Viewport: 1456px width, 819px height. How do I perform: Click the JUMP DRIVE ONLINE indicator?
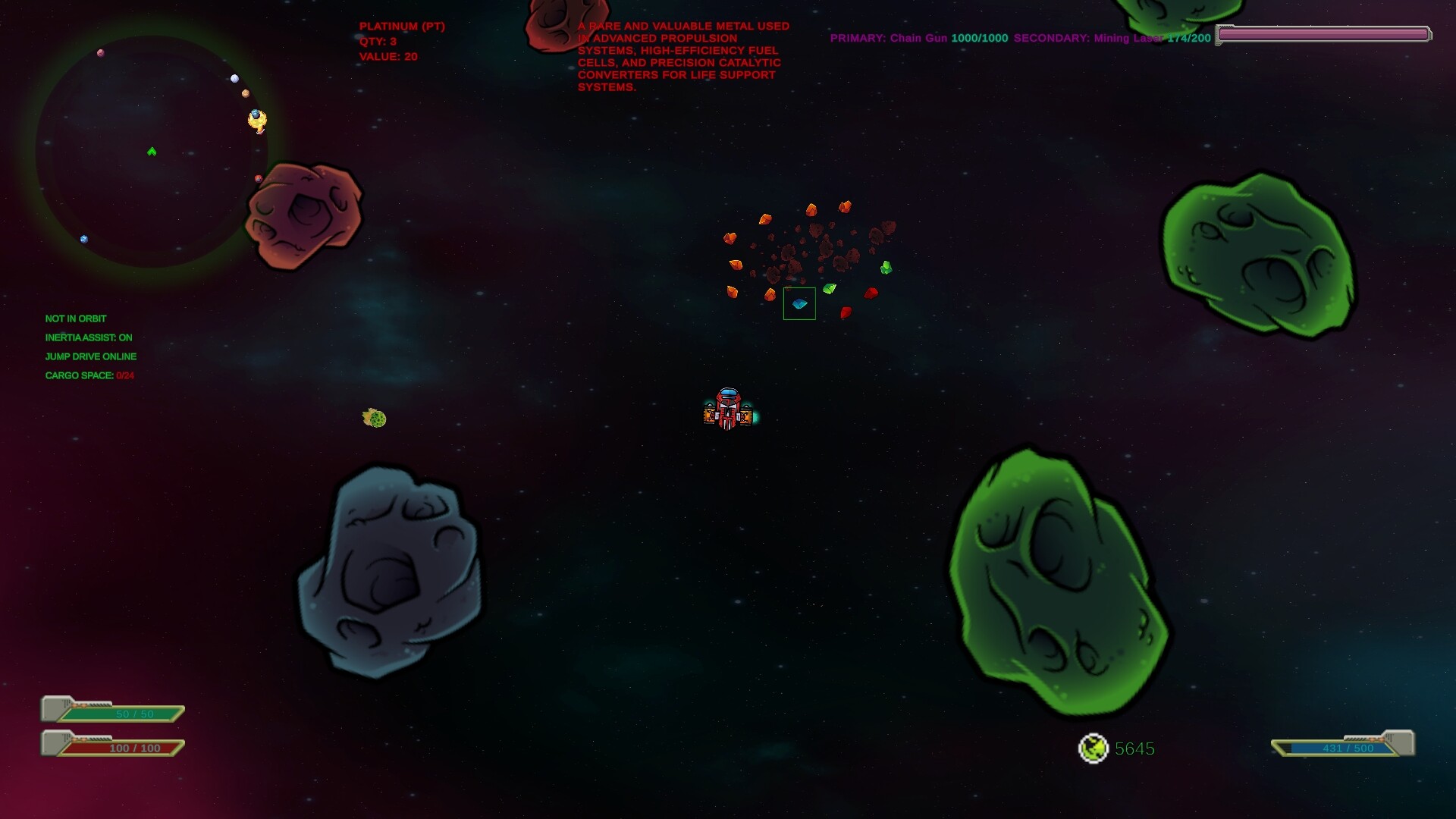coord(92,356)
